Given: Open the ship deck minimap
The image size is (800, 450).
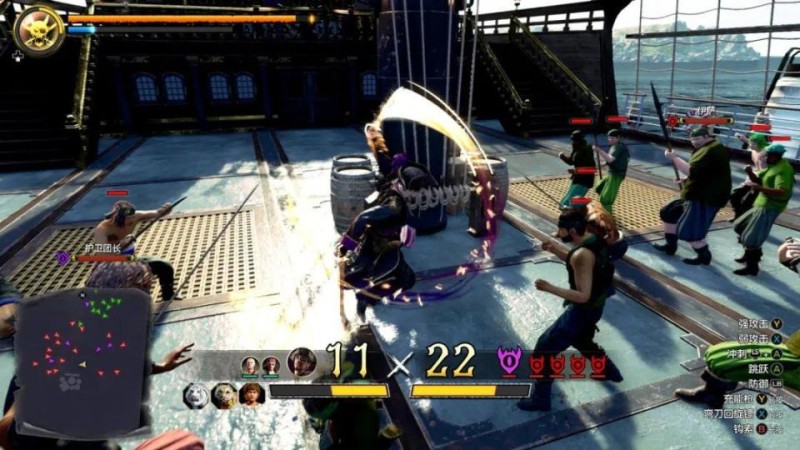Looking at the screenshot, I should (x=83, y=345).
